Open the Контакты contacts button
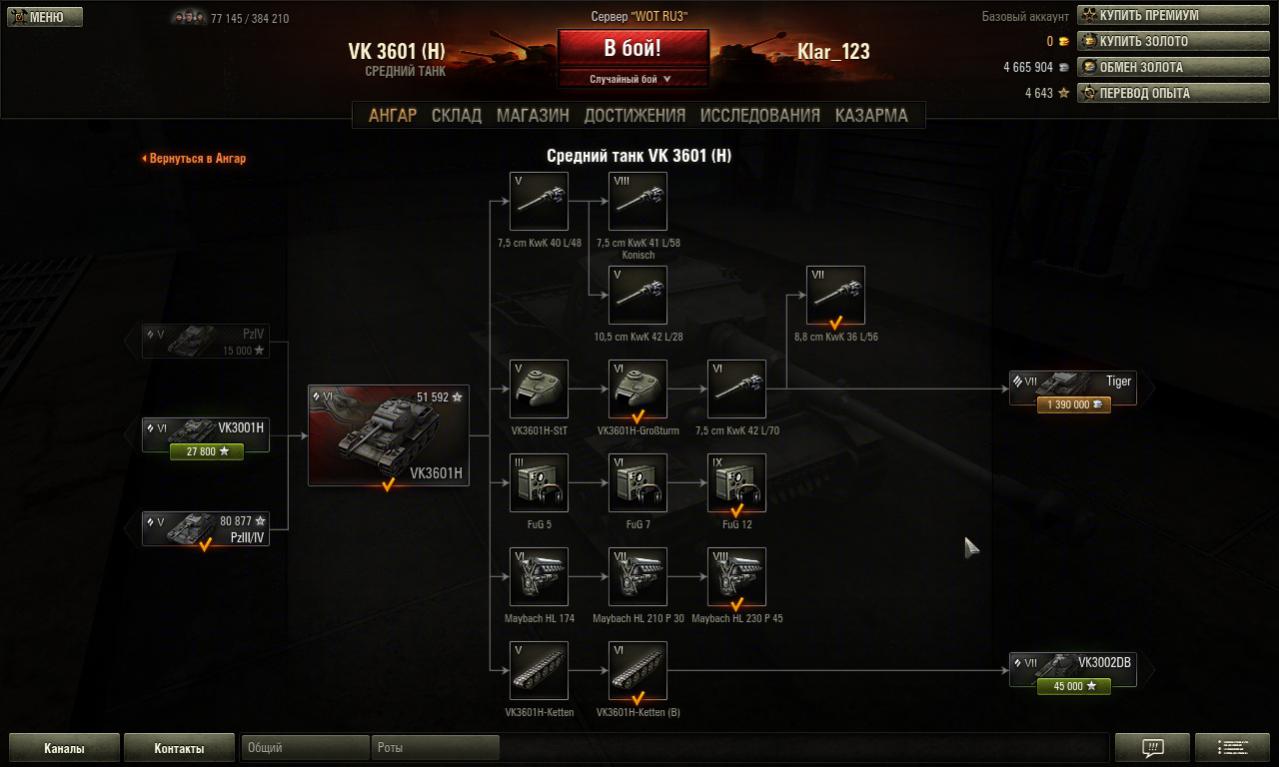 tap(179, 748)
